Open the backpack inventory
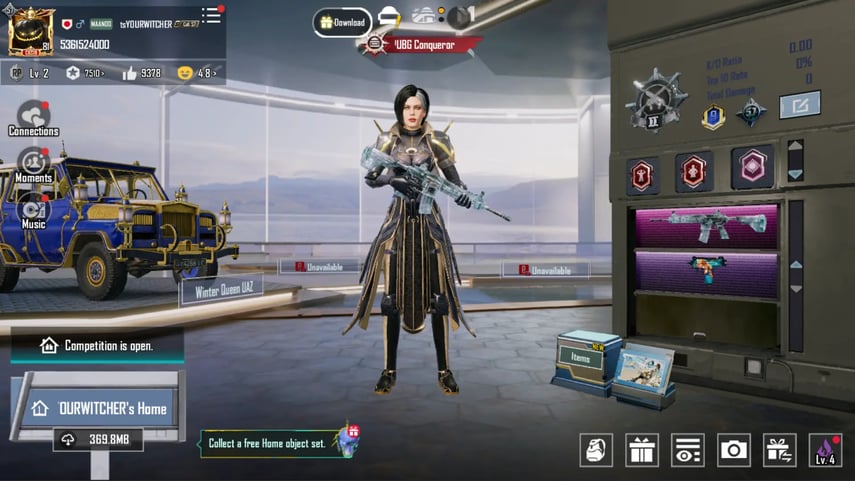Image resolution: width=855 pixels, height=481 pixels. [x=596, y=450]
